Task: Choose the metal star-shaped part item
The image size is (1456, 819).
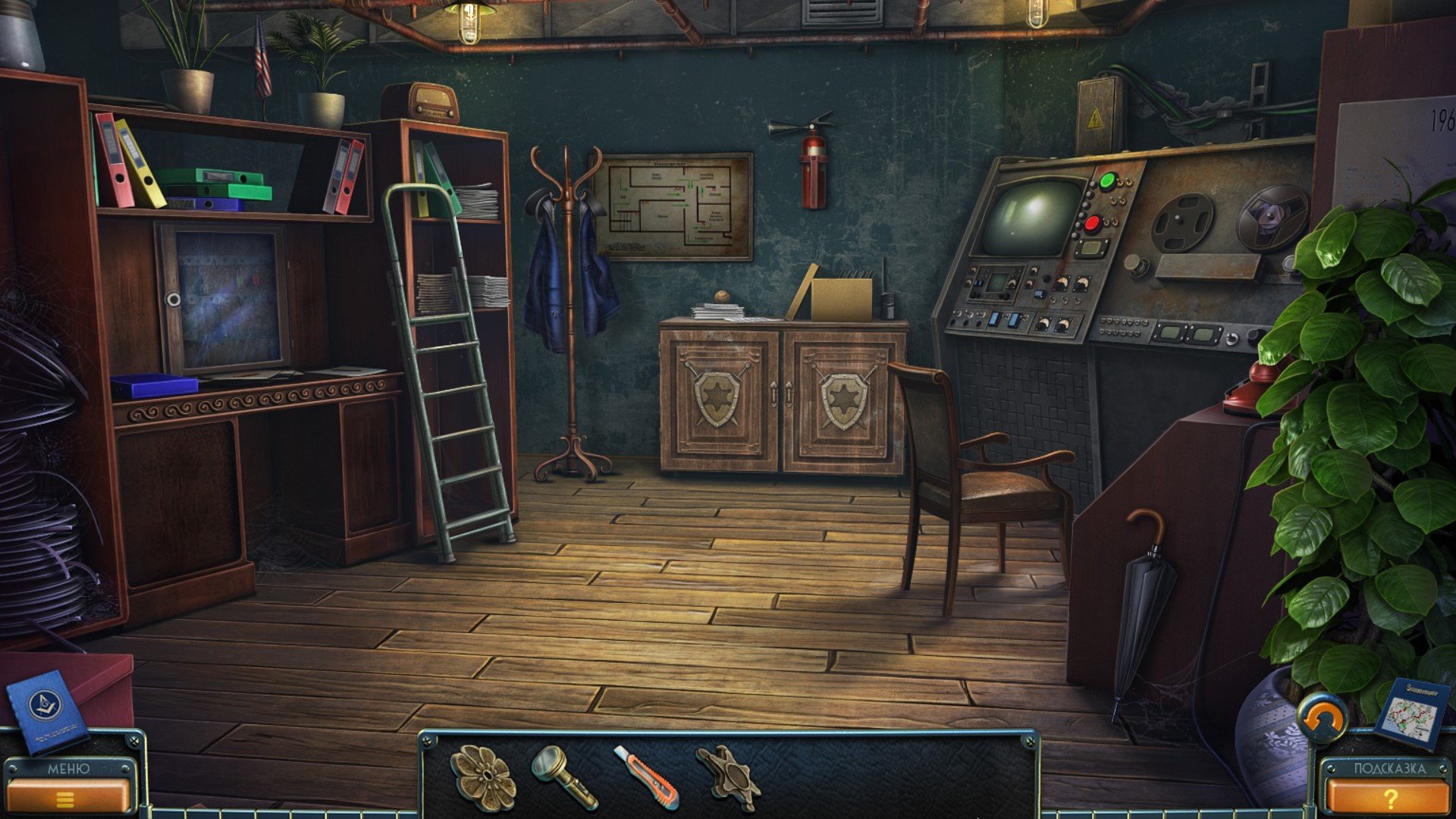Action: [x=728, y=777]
